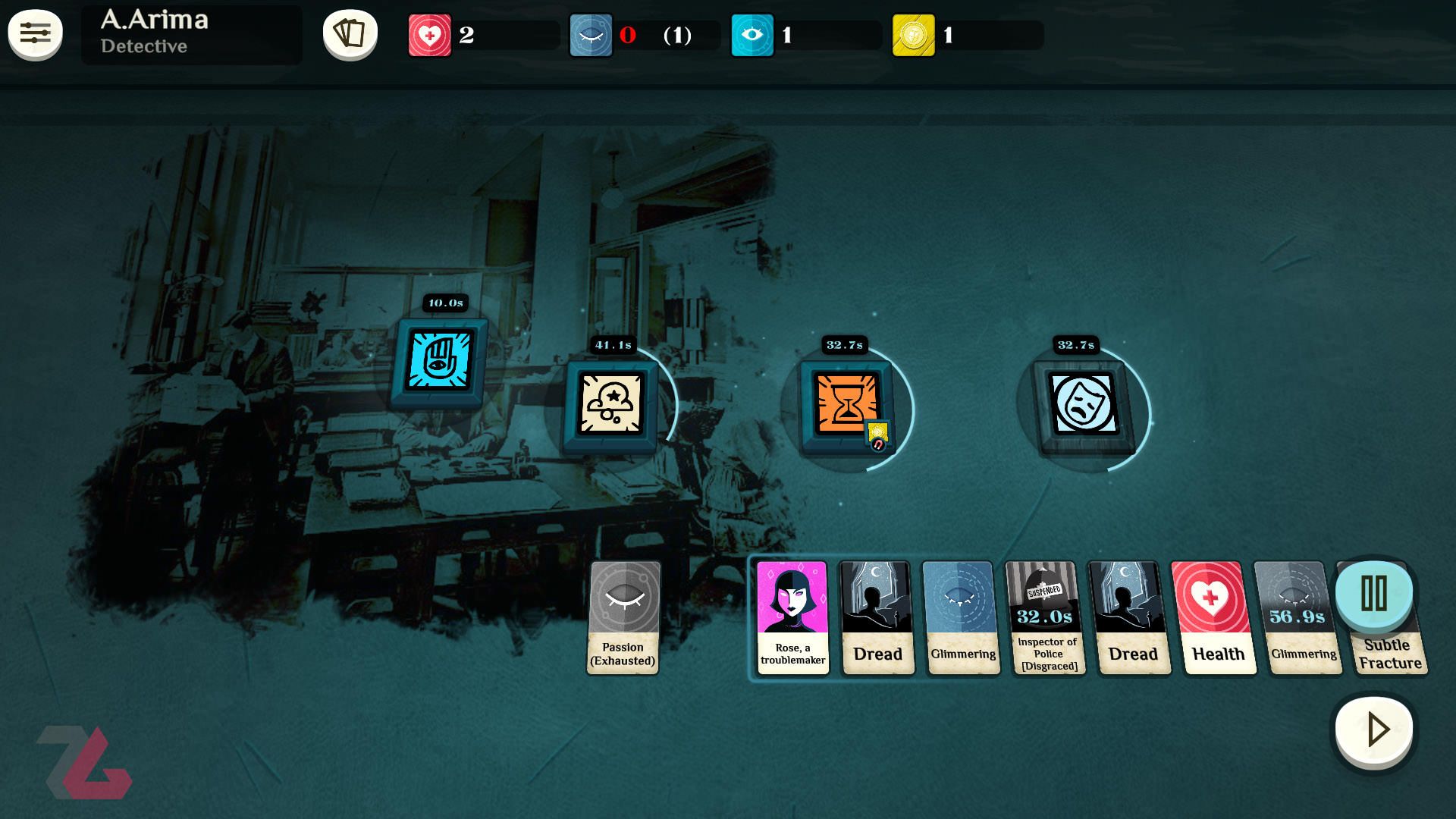Select the closed-eye Passion stat icon

591,36
